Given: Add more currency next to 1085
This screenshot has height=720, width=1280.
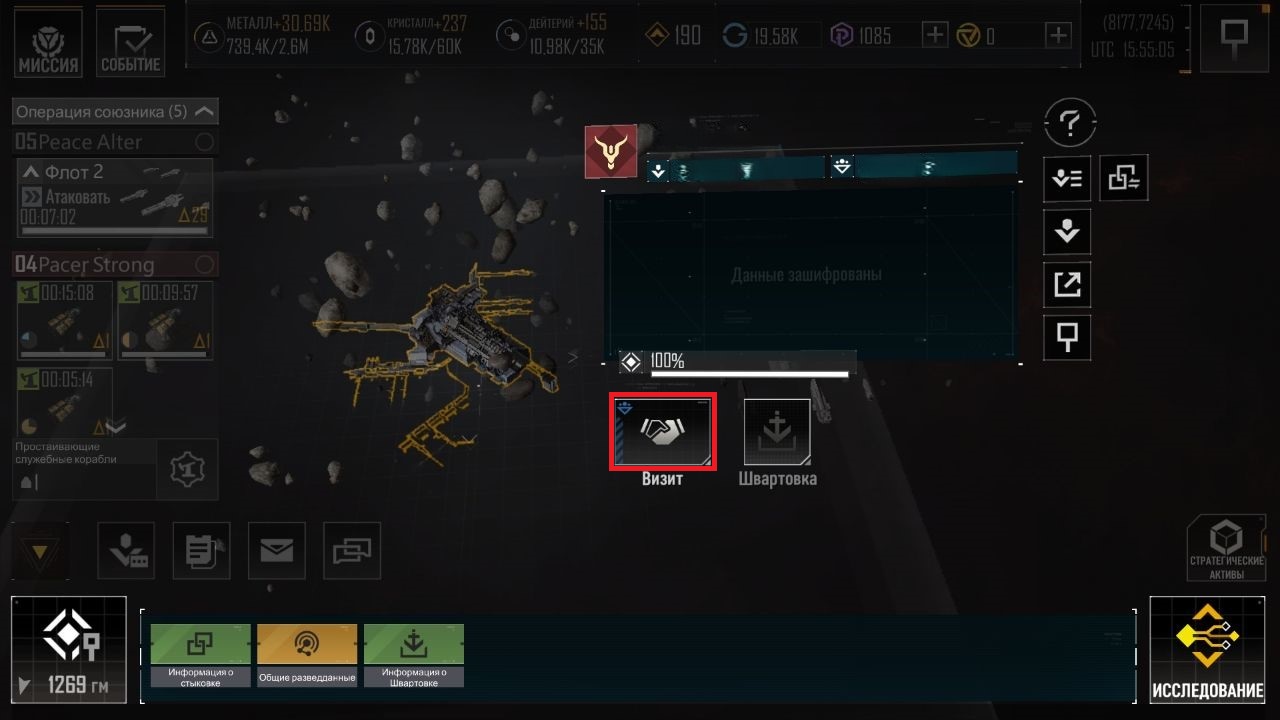Looking at the screenshot, I should [934, 36].
